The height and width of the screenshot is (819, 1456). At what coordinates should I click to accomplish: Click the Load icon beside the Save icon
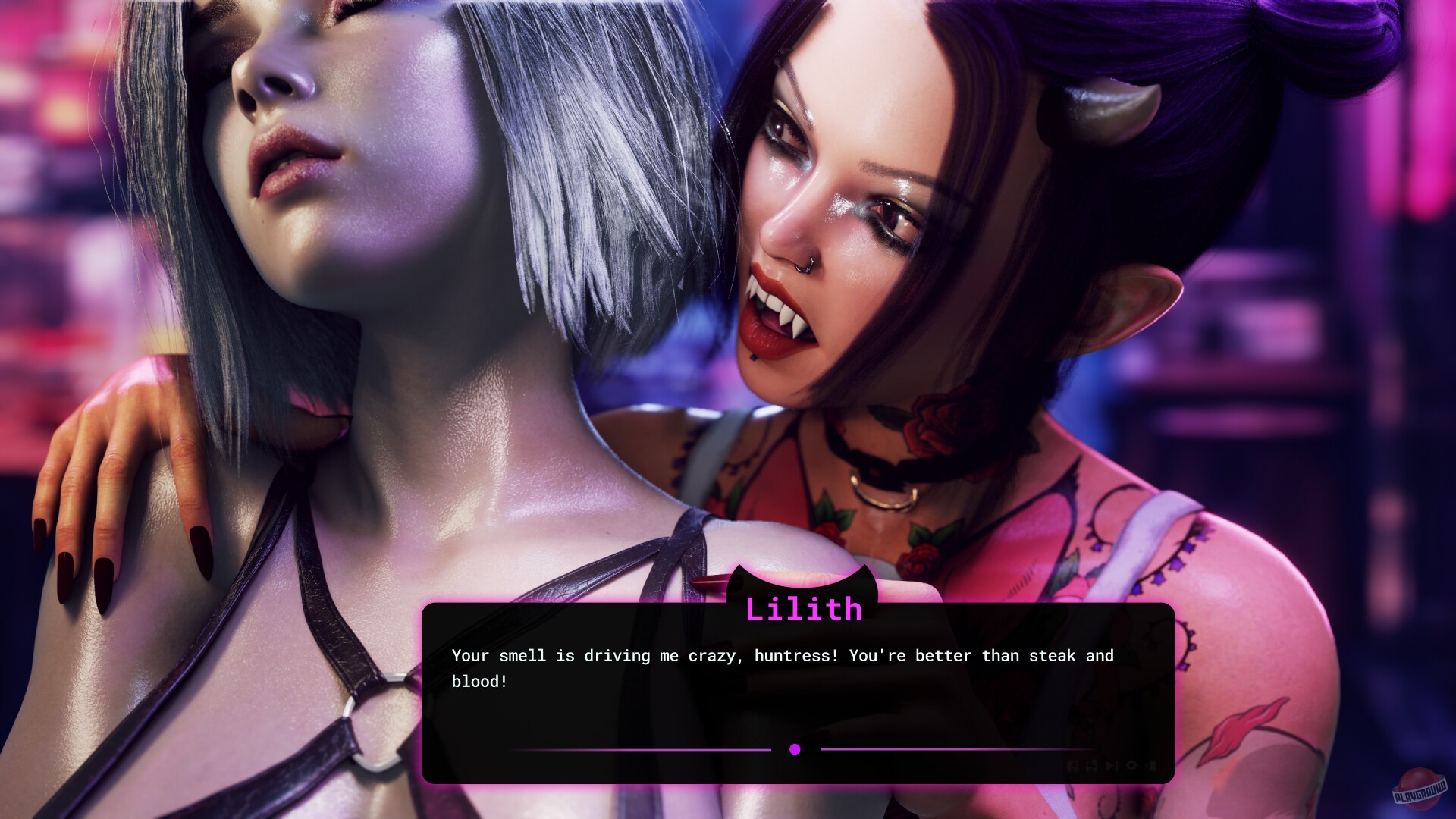pyautogui.click(x=1091, y=766)
